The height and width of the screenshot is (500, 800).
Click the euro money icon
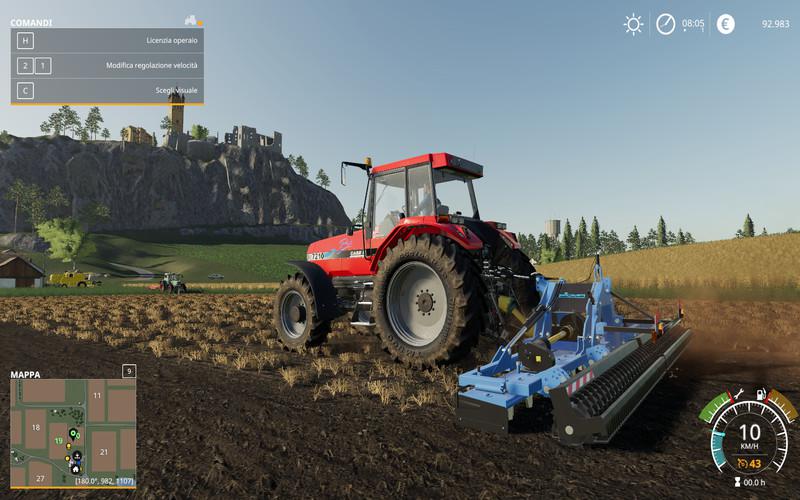(725, 24)
